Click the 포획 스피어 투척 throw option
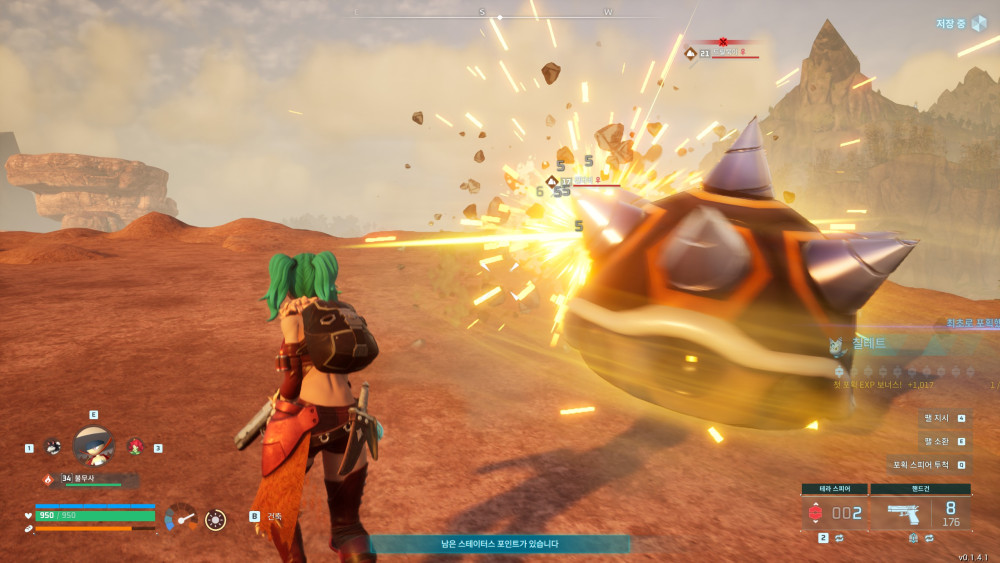The image size is (1000, 563). (930, 465)
